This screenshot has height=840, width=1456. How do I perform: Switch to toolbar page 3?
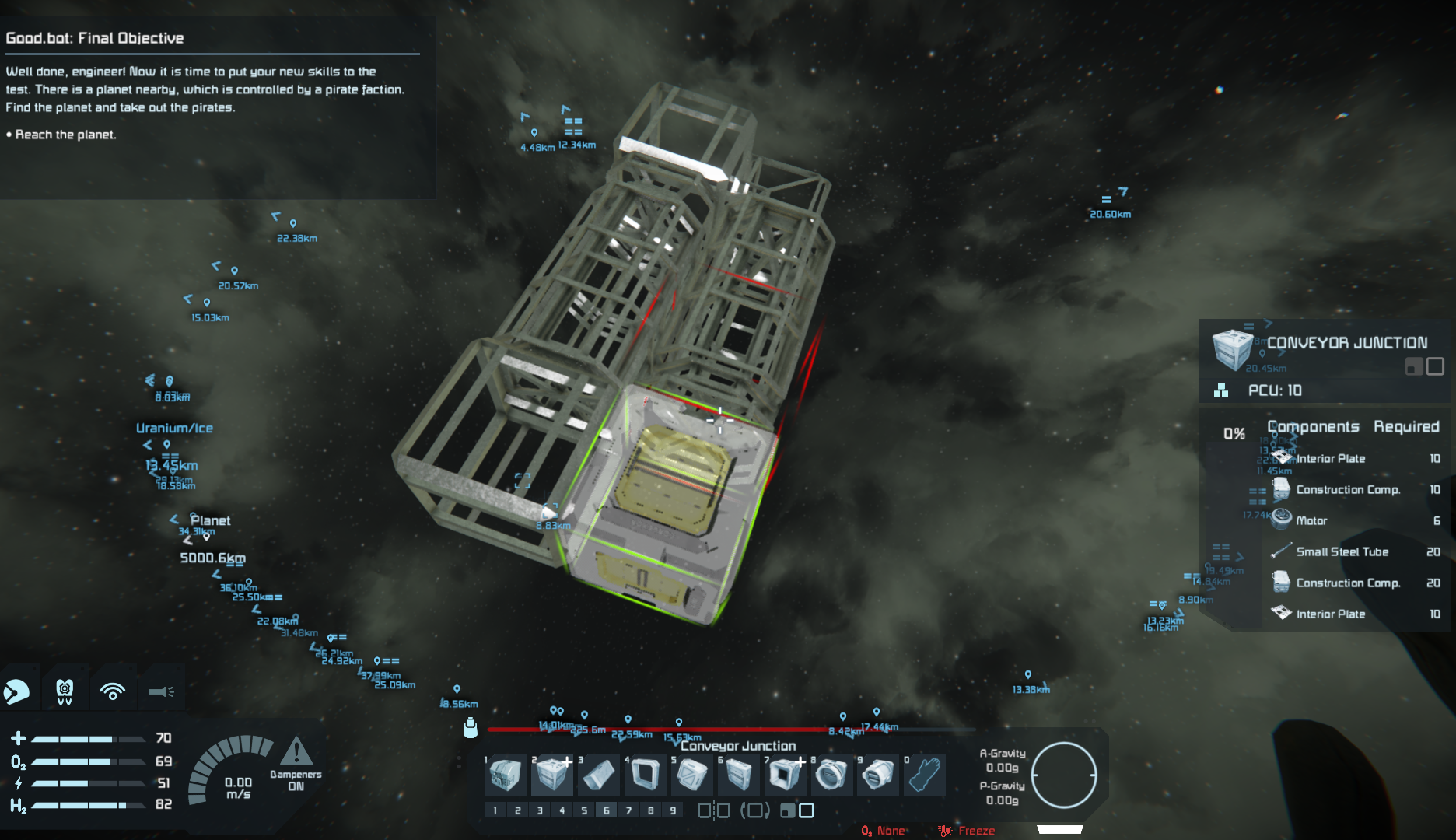click(x=540, y=810)
